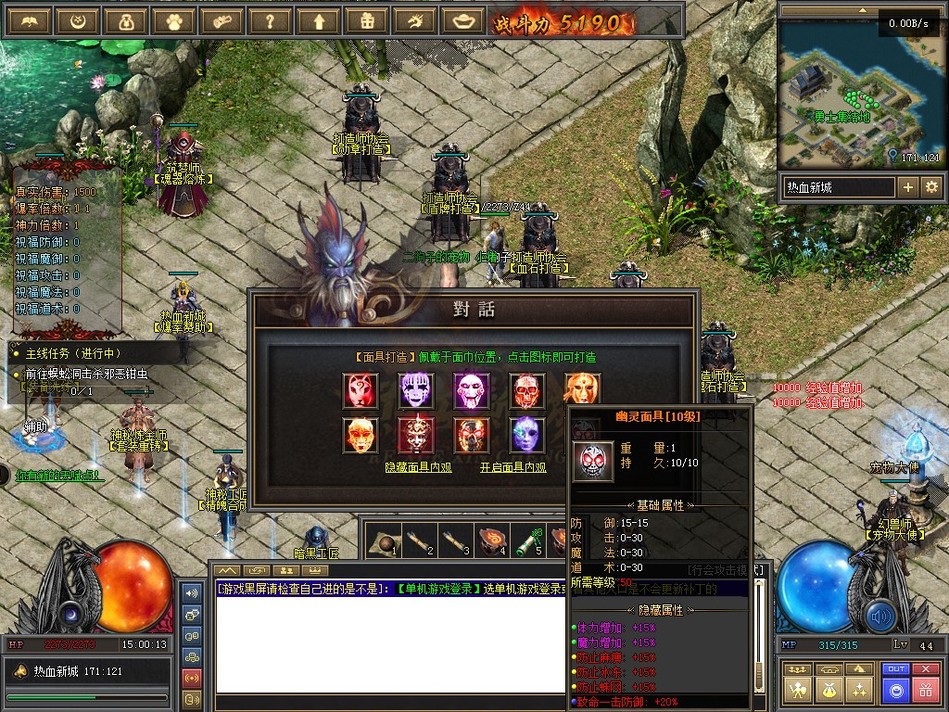949x712 pixels.
Task: Forge the red fox mask
Action: (x=360, y=391)
